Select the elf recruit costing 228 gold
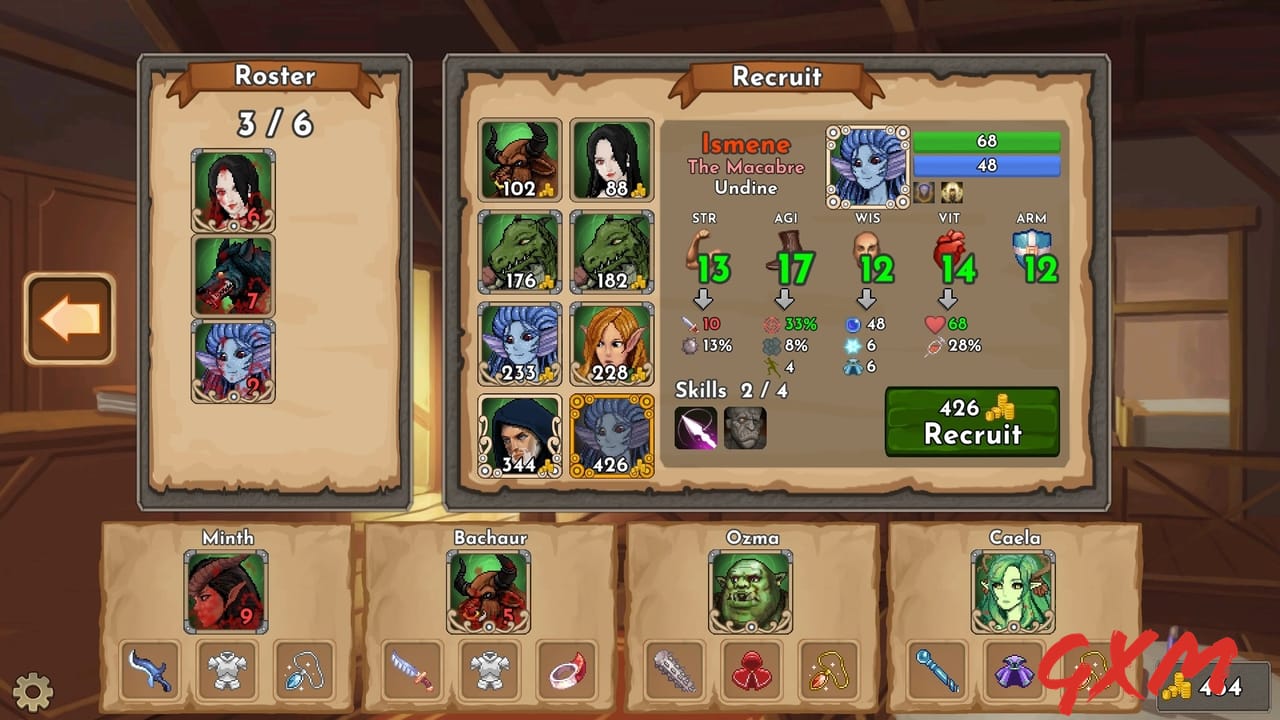 click(x=612, y=344)
